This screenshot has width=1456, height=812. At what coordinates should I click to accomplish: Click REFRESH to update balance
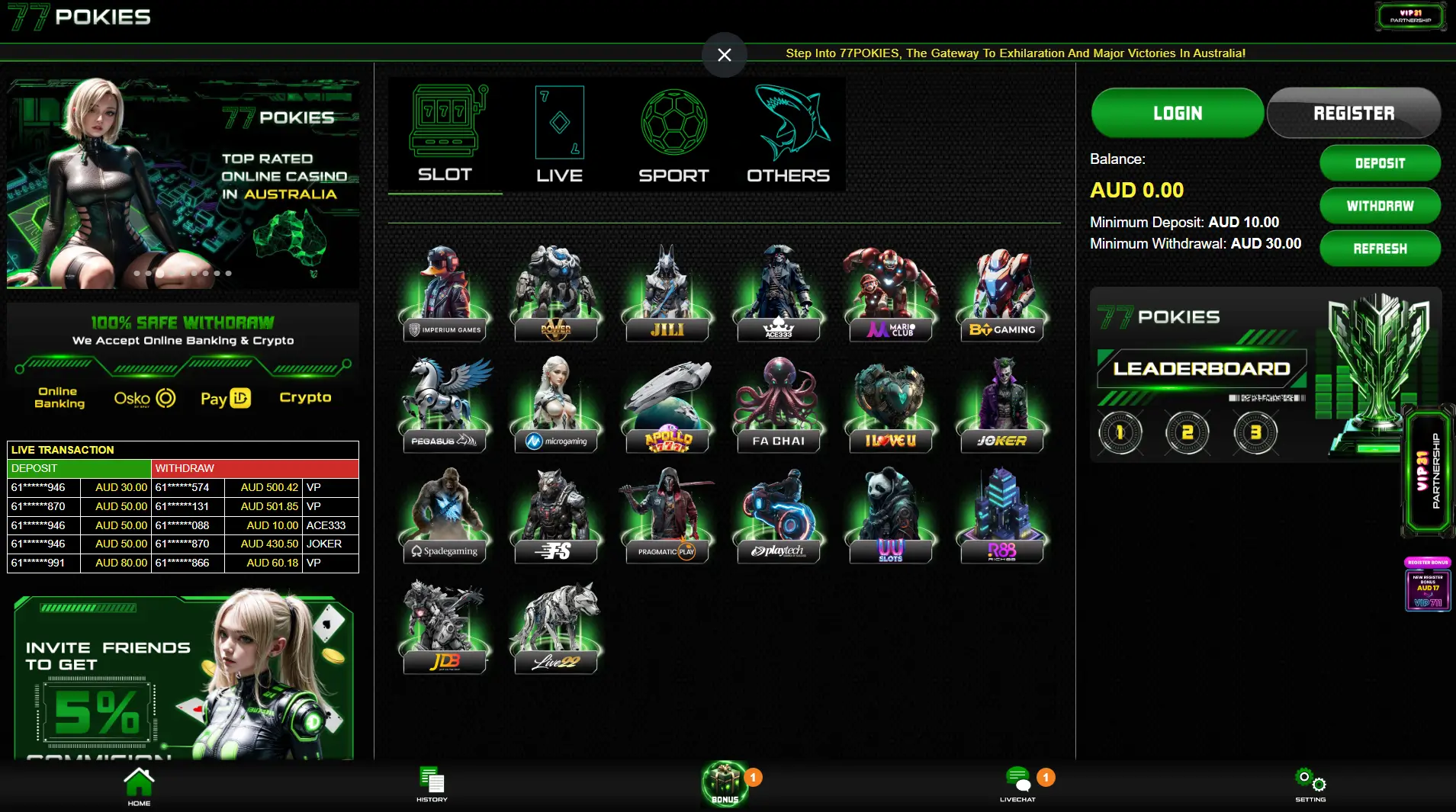1380,248
